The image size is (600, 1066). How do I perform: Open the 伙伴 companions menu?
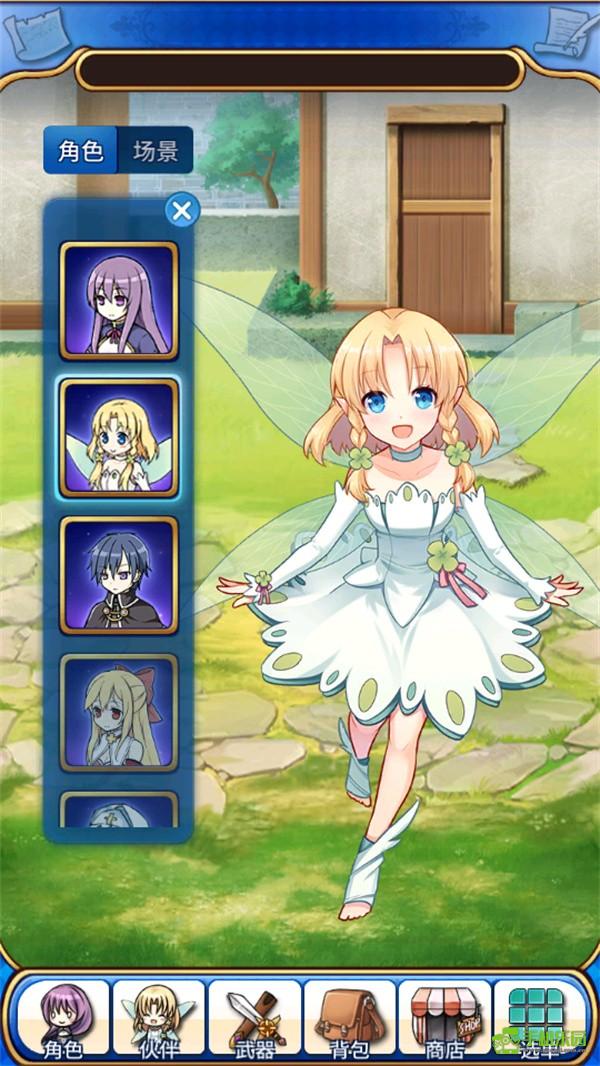click(x=158, y=1020)
